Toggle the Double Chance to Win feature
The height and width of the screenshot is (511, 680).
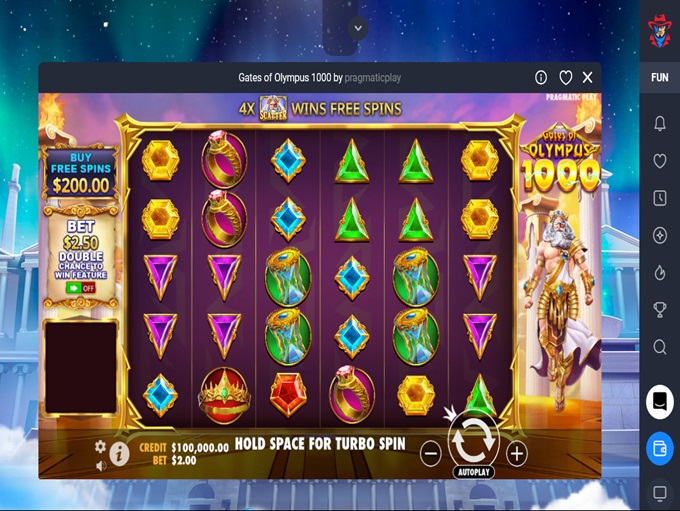pos(81,287)
